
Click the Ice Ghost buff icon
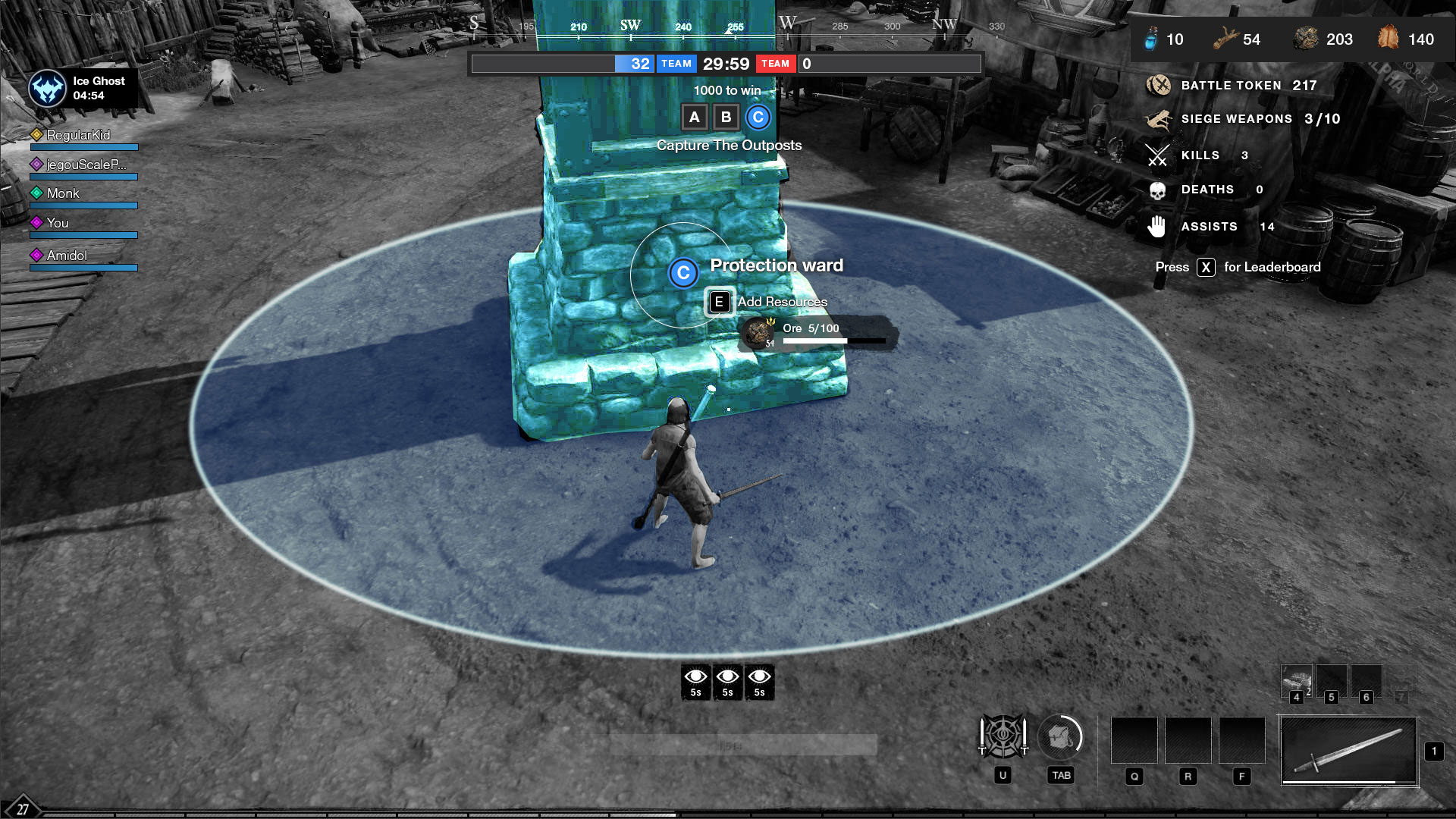[x=47, y=89]
